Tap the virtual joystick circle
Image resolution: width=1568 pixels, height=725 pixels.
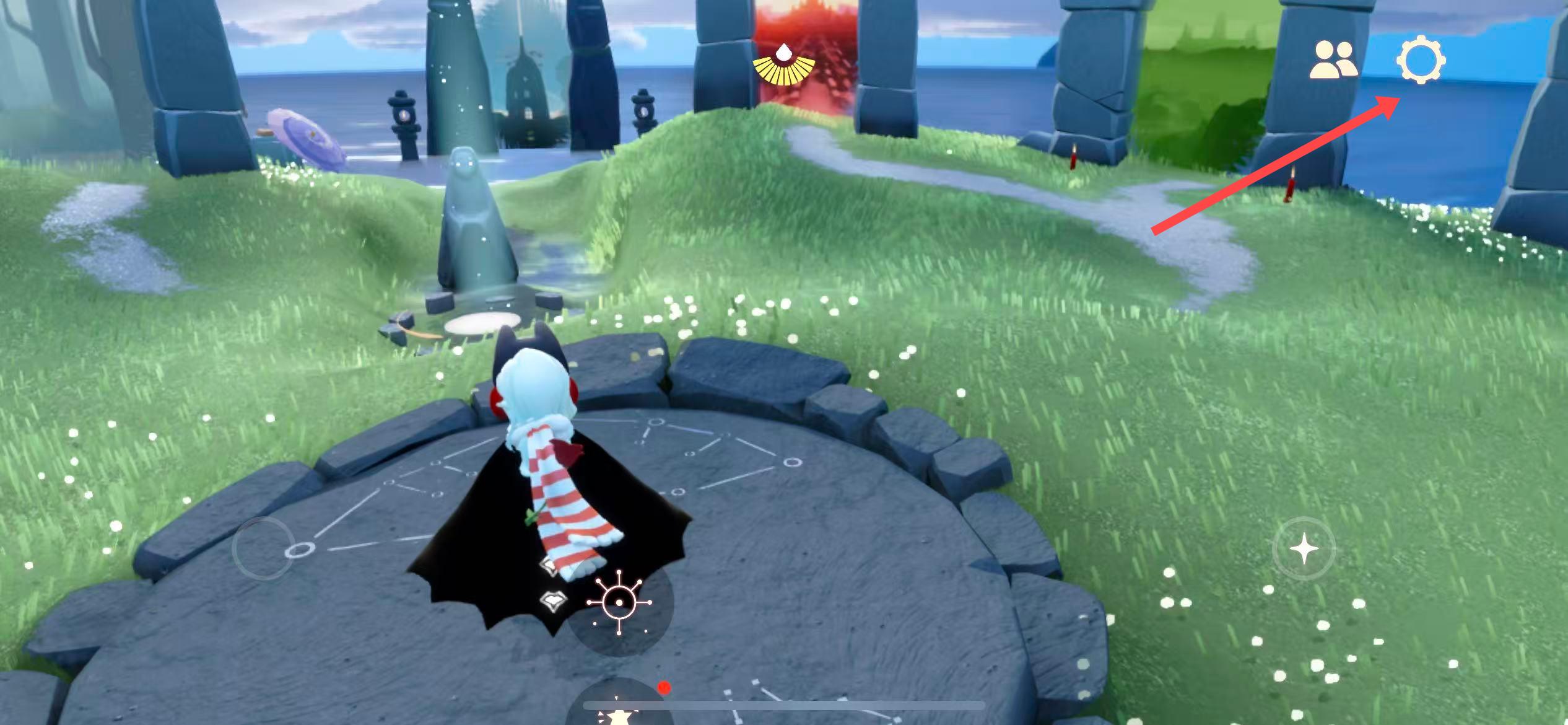tap(263, 549)
